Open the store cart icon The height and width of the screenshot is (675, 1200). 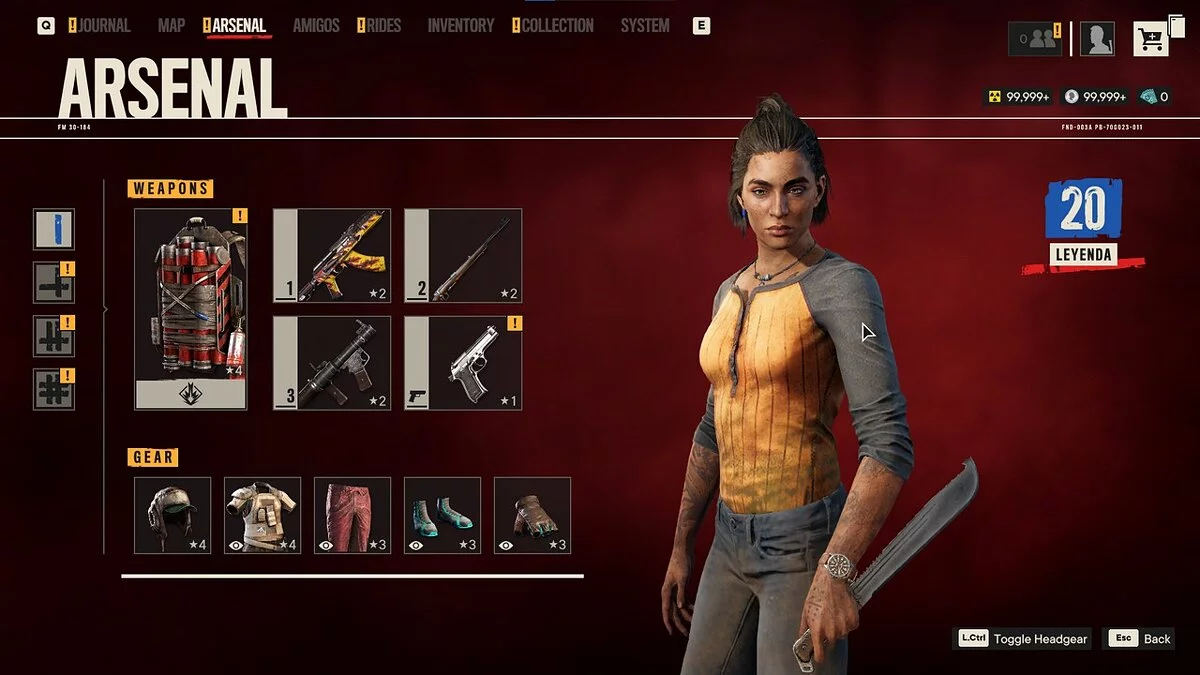pos(1152,39)
